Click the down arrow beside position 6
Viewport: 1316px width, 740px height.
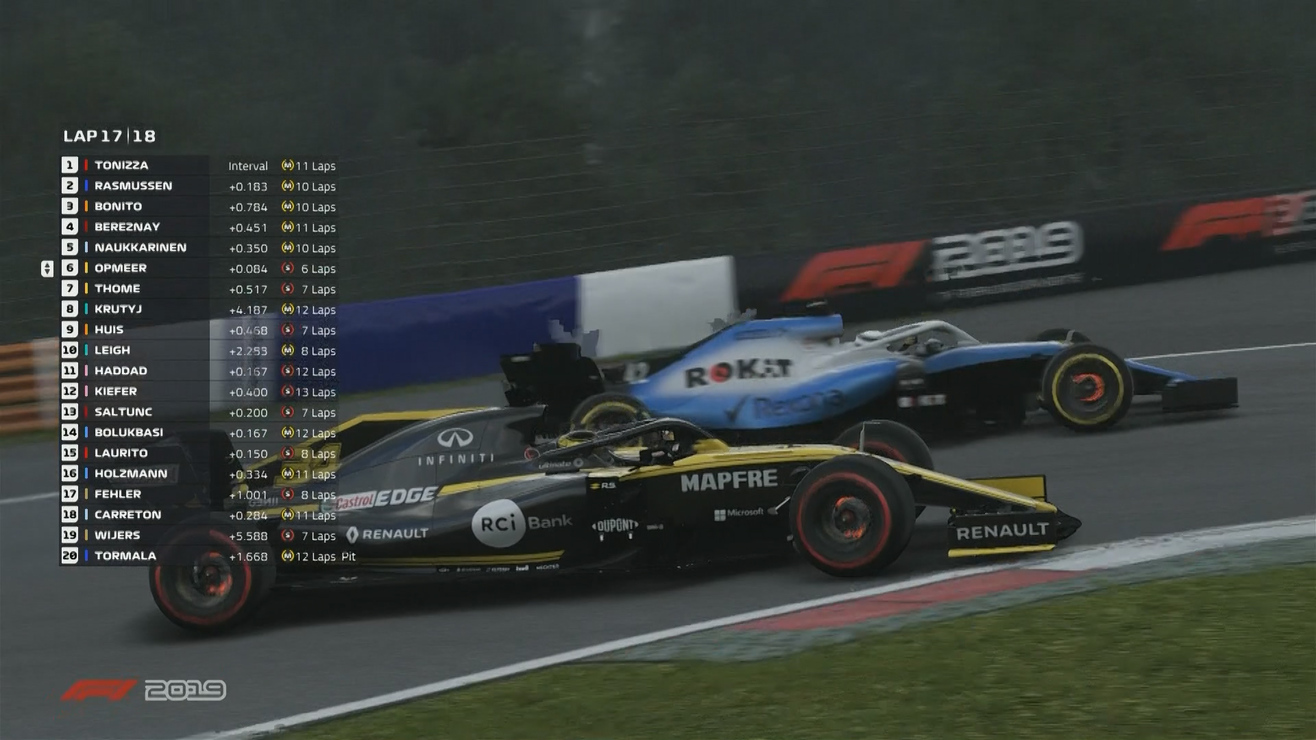coord(46,271)
